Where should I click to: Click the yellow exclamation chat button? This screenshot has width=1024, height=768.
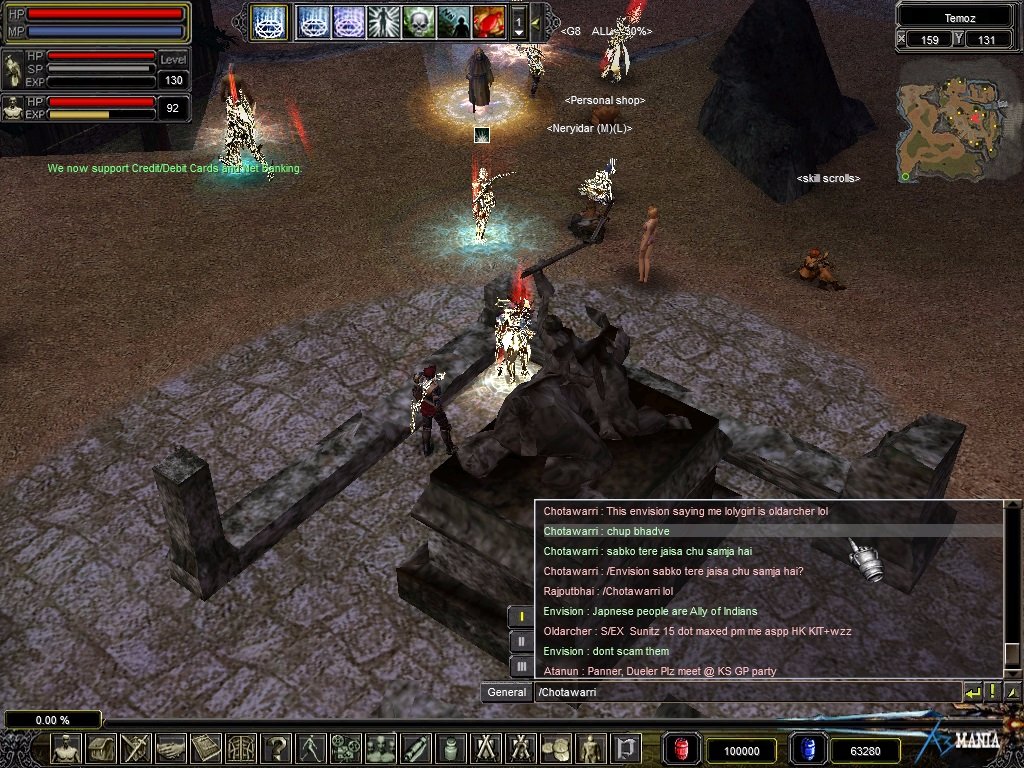tap(992, 692)
